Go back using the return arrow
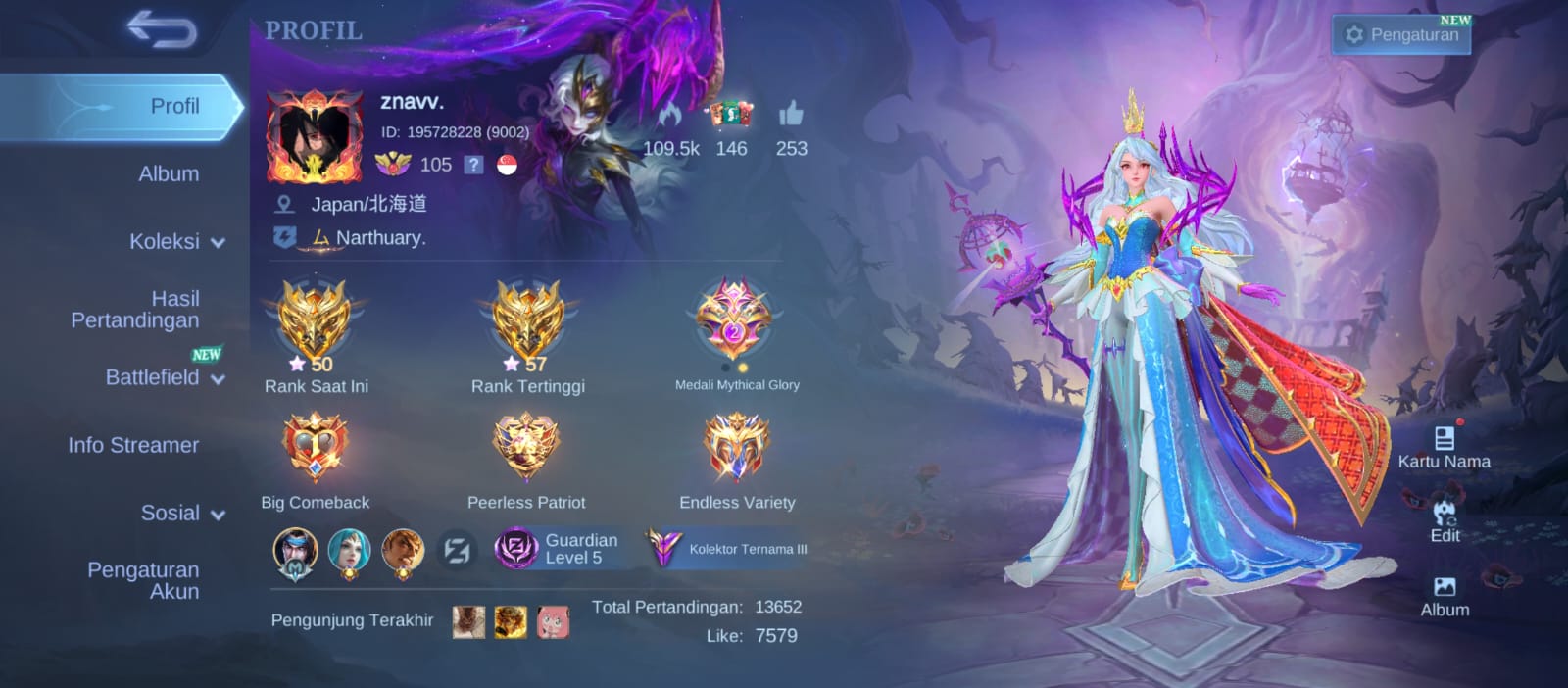Viewport: 1568px width, 688px height. tap(162, 31)
